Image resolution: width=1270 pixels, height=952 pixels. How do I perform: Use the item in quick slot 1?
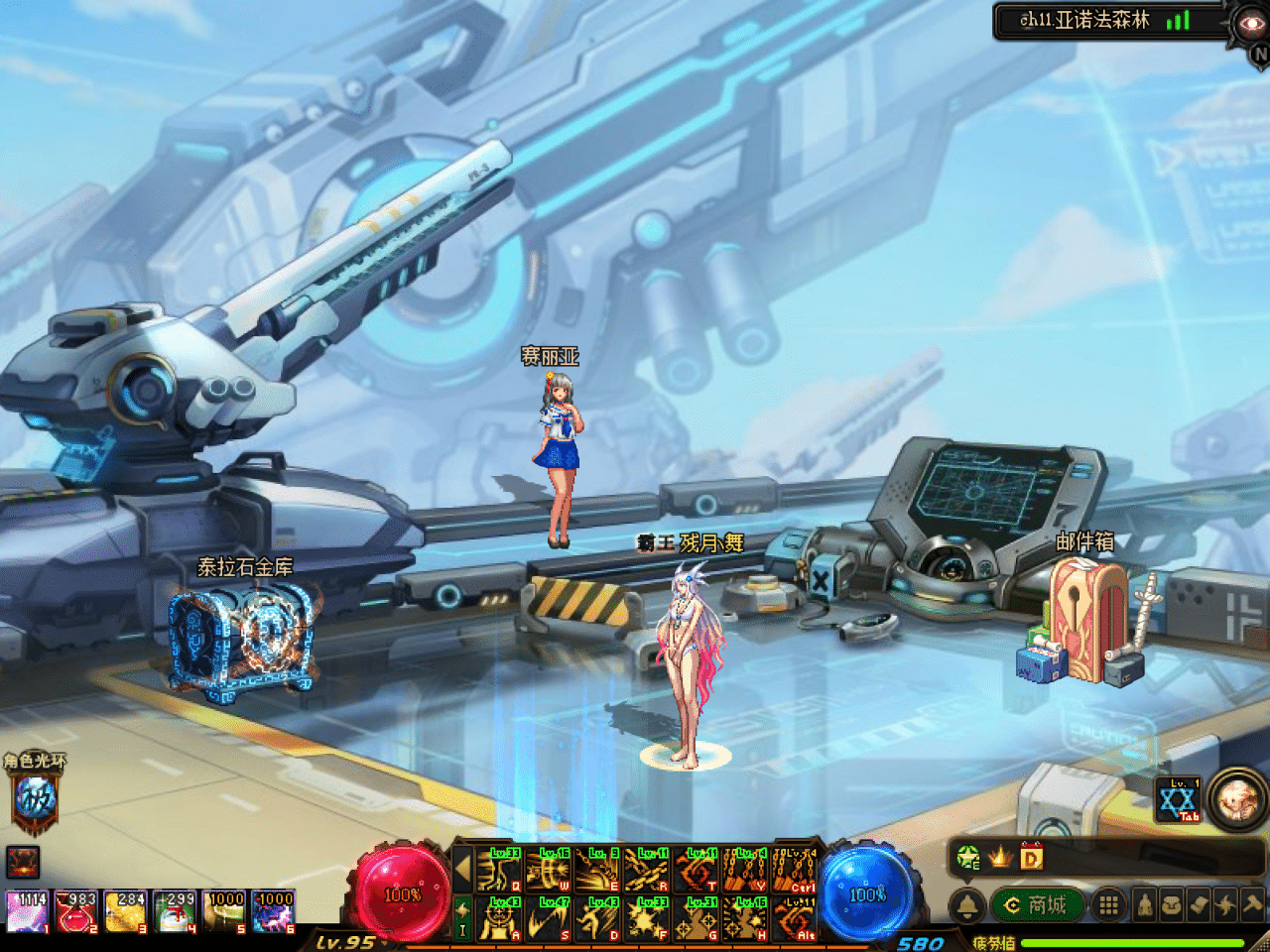[27, 912]
